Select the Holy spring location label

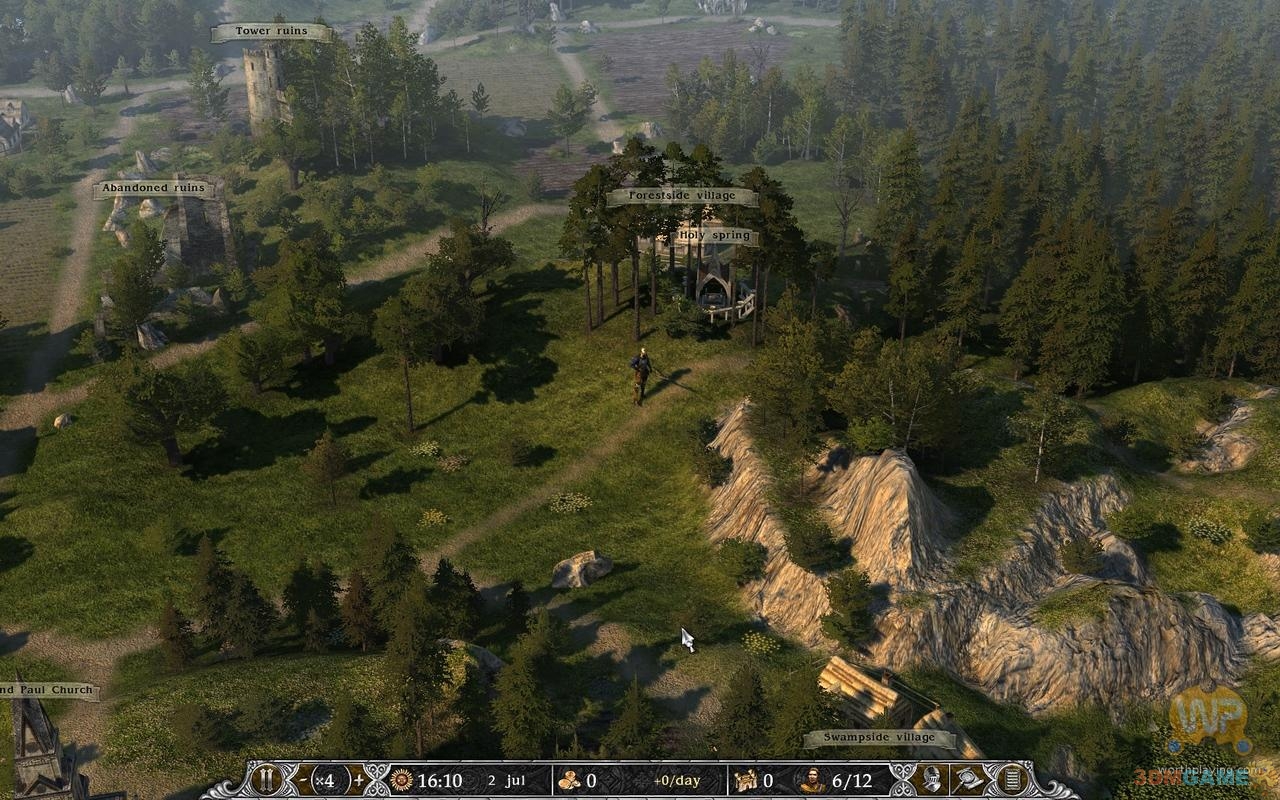(x=714, y=237)
